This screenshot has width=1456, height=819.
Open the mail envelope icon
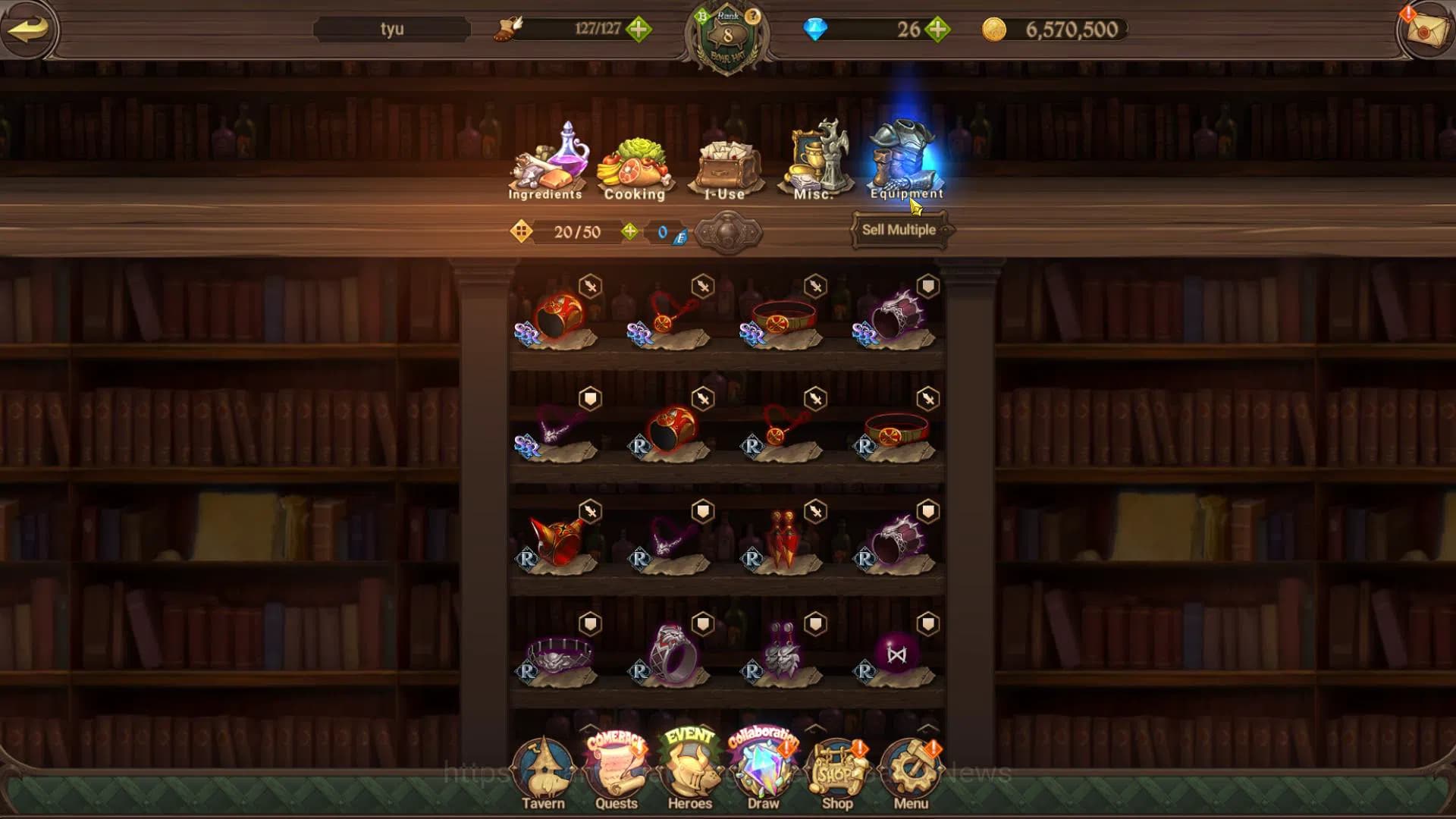coord(1425,30)
